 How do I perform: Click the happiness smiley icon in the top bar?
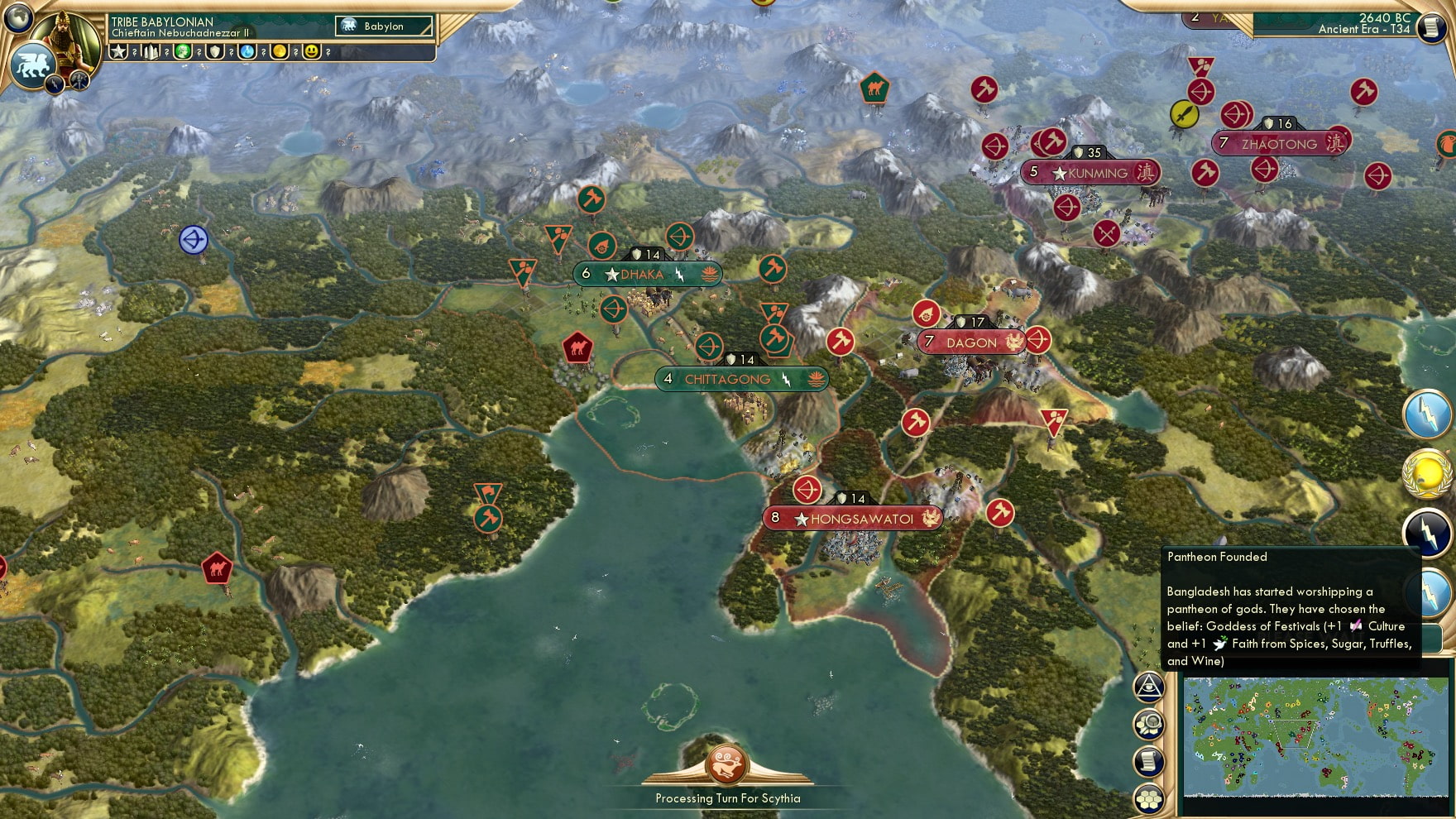click(x=312, y=51)
